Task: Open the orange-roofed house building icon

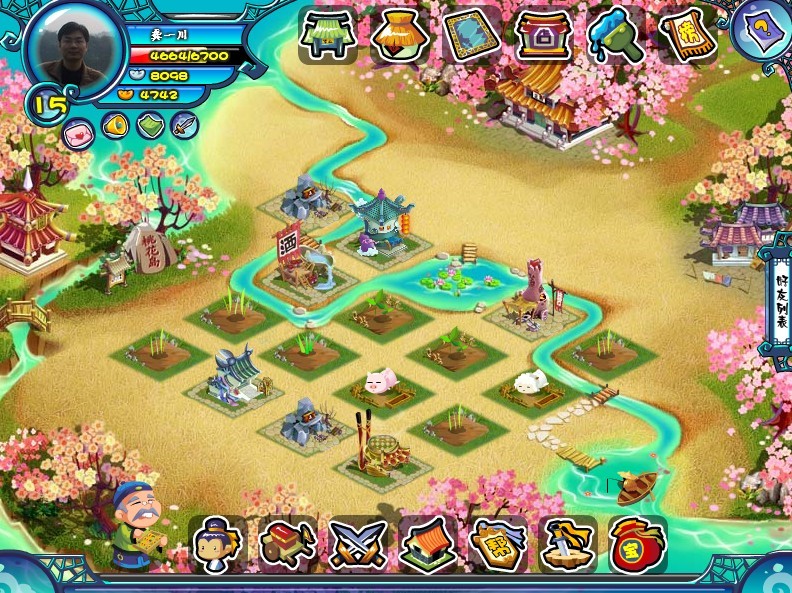Action: [428, 544]
